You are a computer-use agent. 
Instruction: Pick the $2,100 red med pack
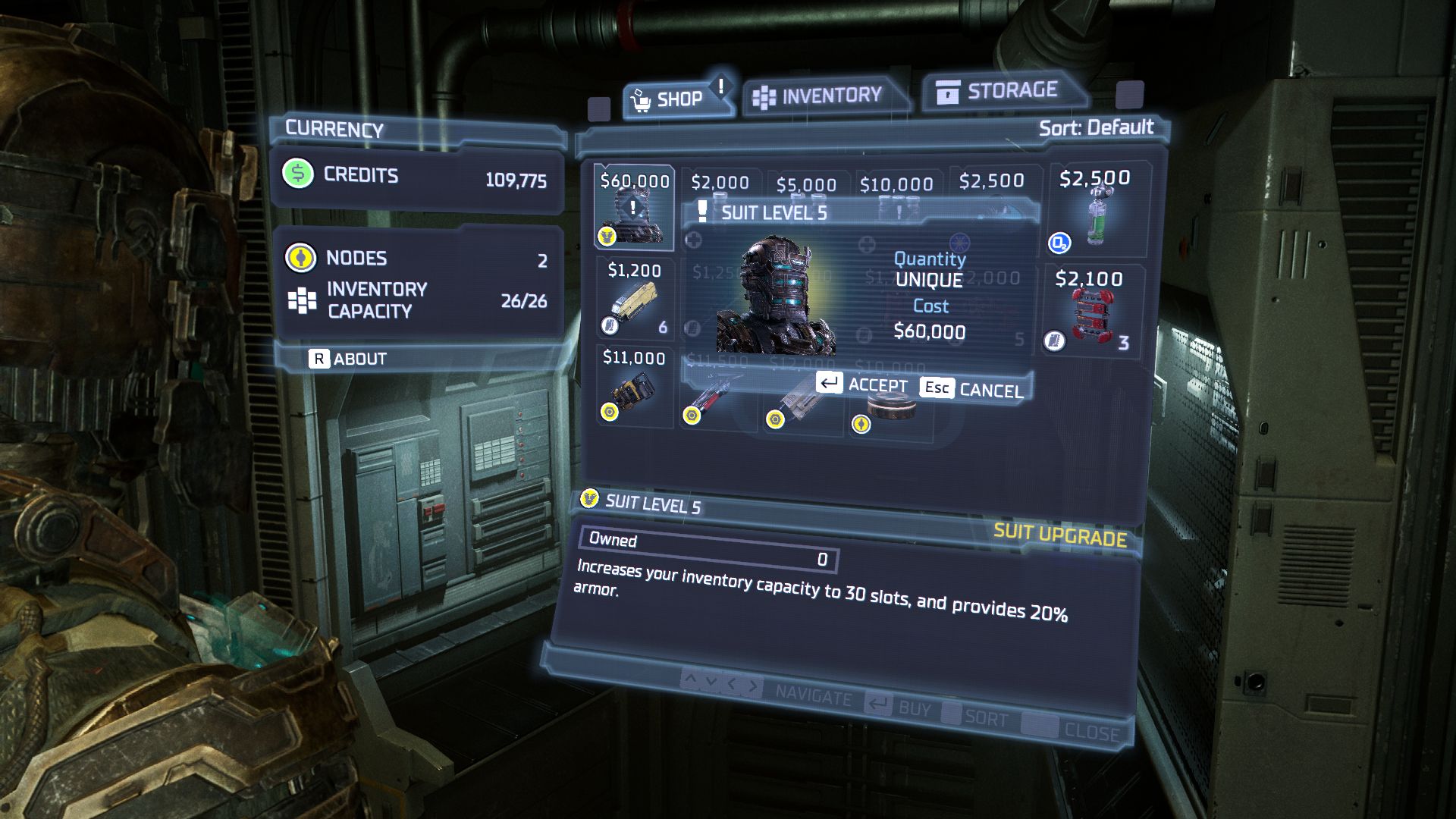pos(1090,309)
